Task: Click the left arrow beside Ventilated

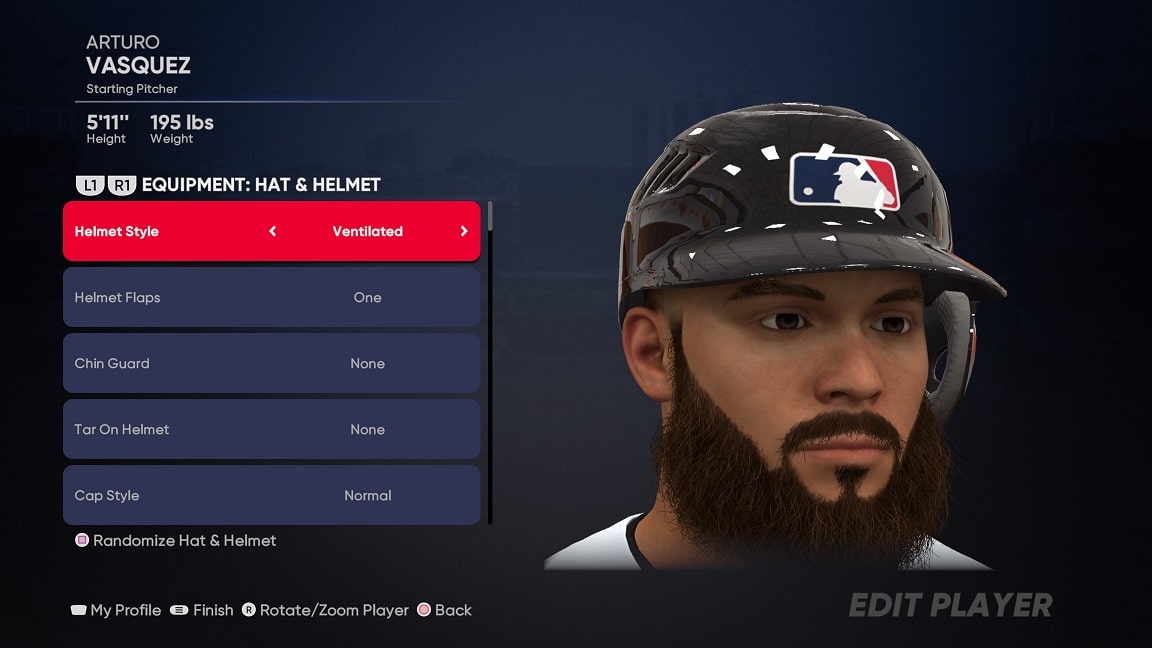Action: 272,231
